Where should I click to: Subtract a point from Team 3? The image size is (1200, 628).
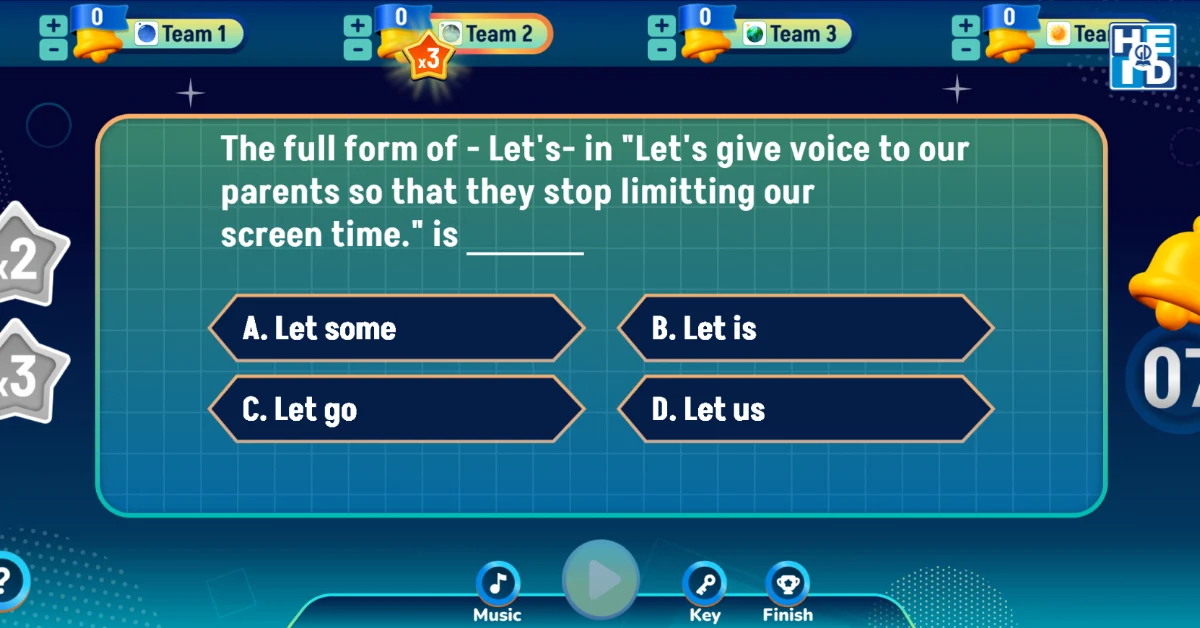click(x=661, y=48)
